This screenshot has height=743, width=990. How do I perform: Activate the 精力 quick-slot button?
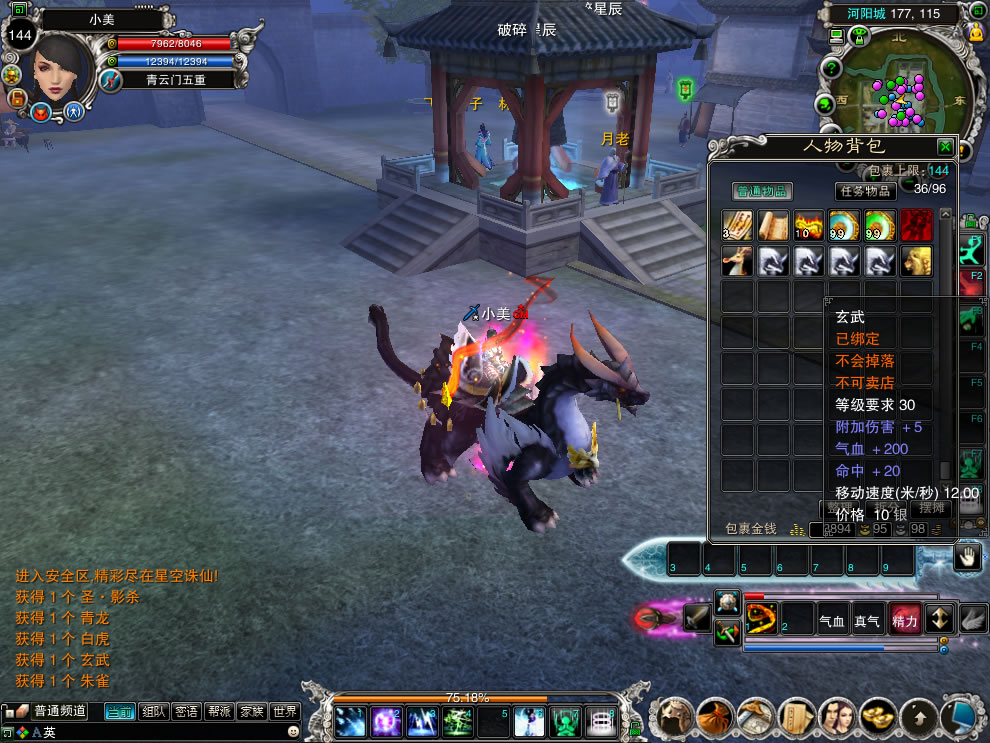(904, 620)
